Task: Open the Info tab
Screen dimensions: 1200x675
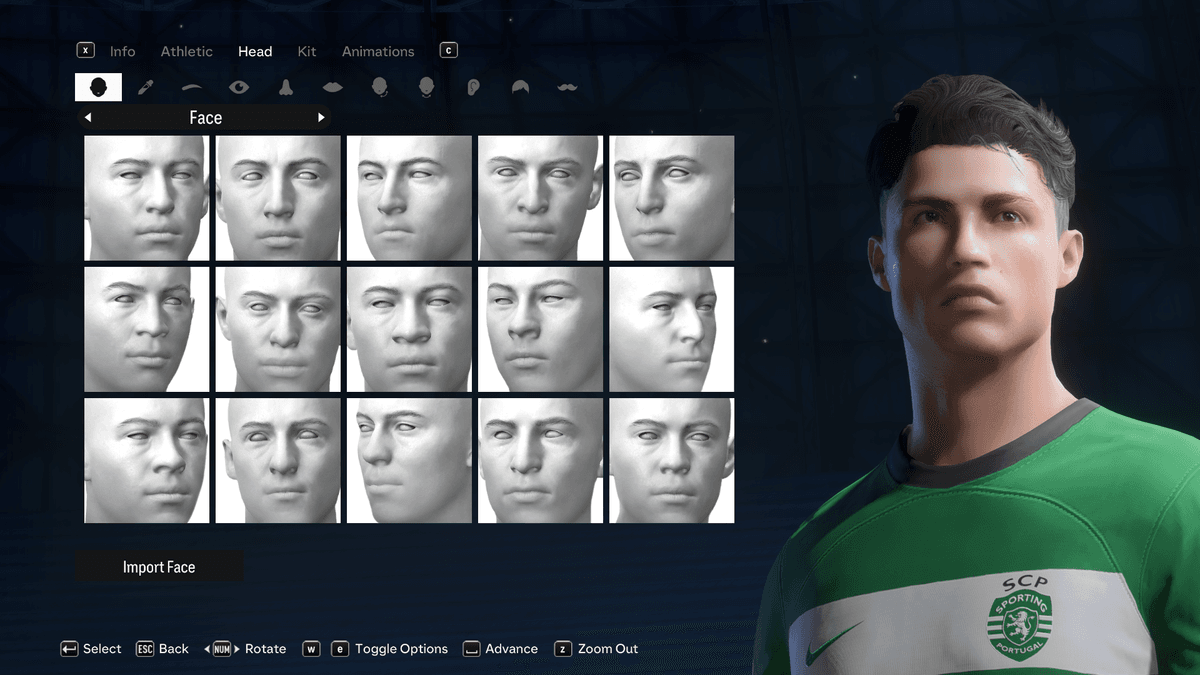Action: pos(122,51)
